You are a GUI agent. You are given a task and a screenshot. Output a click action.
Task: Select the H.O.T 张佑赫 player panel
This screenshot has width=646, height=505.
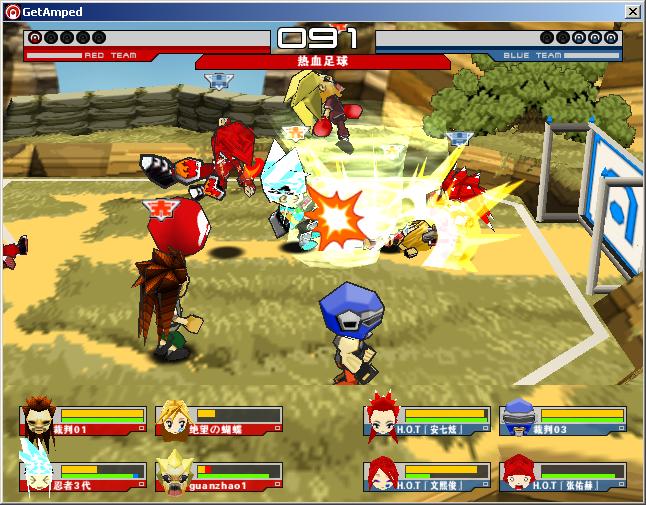(563, 475)
